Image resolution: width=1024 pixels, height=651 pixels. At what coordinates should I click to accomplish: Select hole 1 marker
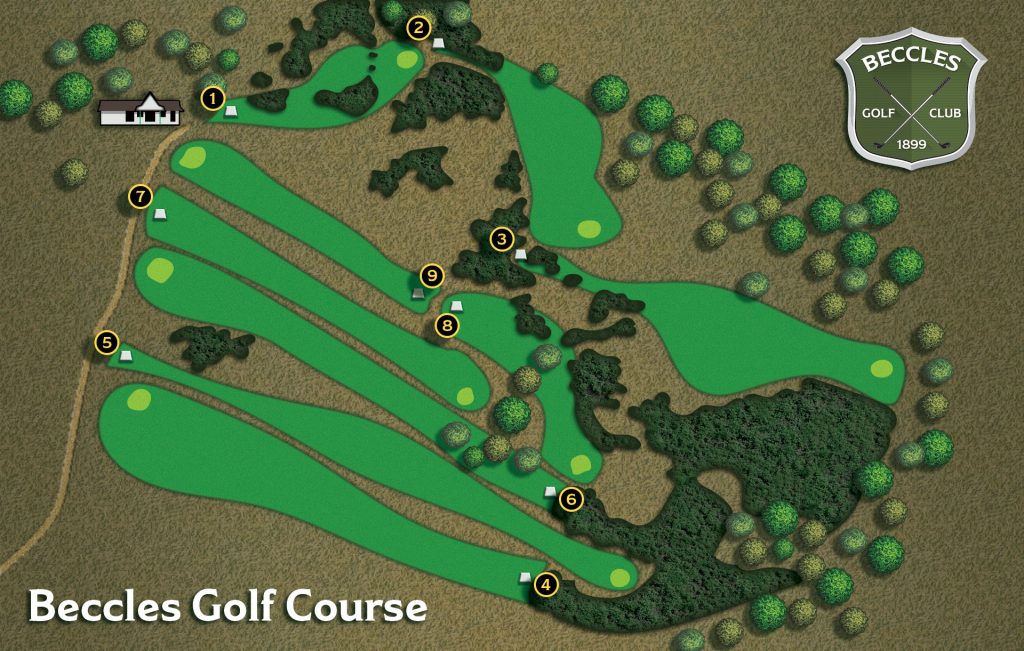click(x=212, y=98)
